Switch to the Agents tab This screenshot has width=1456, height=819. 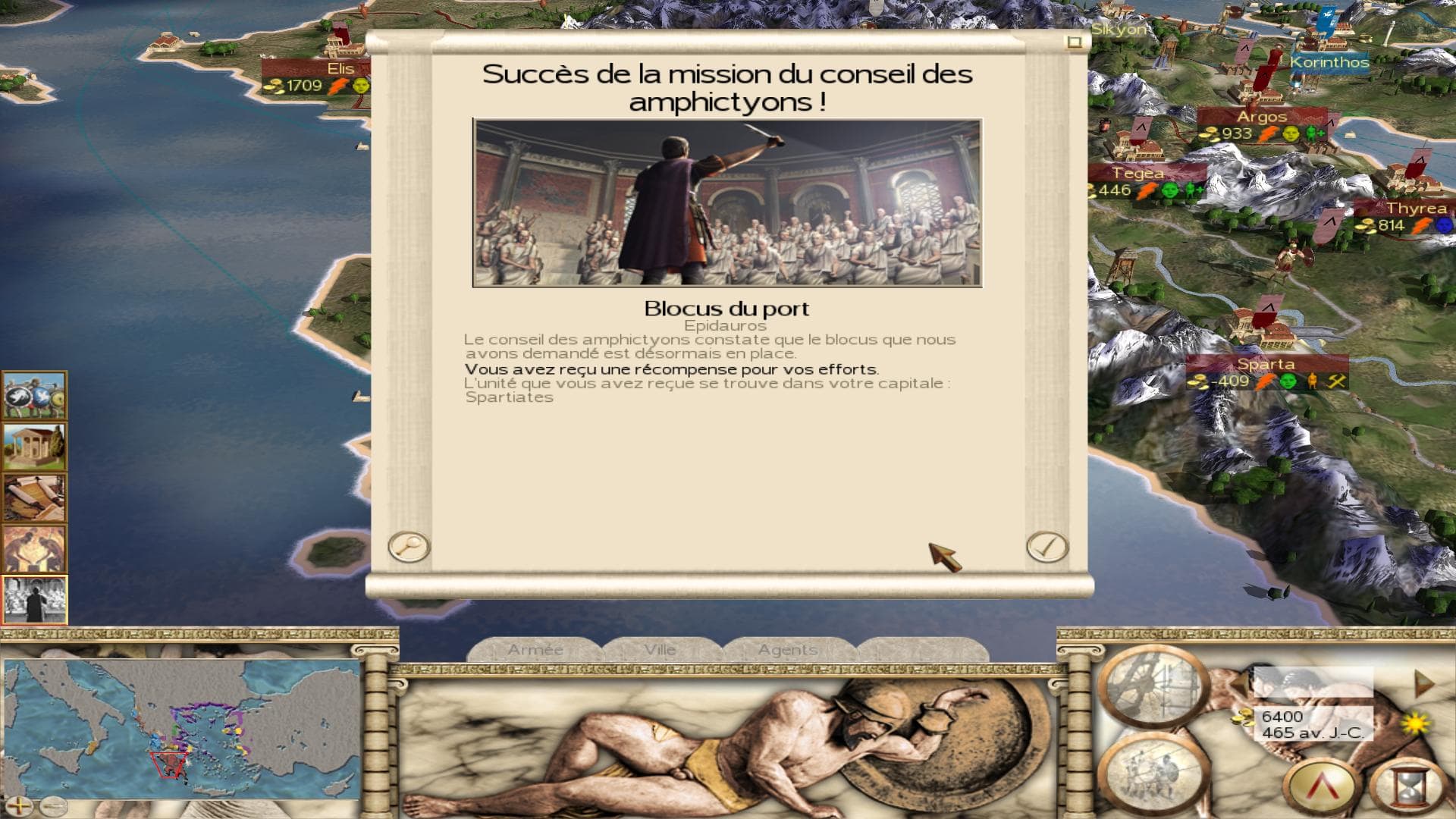point(787,650)
